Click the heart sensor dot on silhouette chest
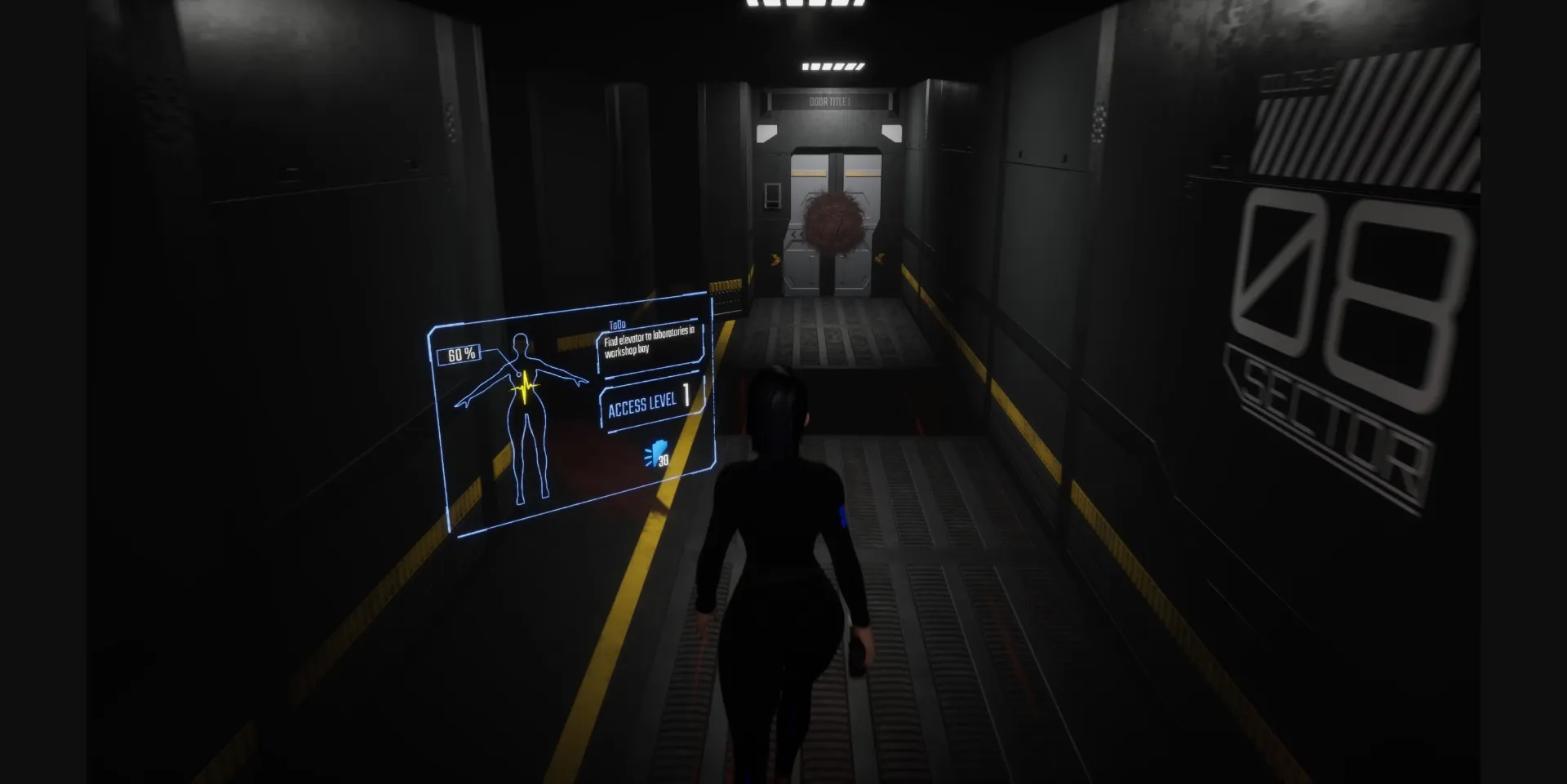Image resolution: width=1567 pixels, height=784 pixels. coord(519,373)
